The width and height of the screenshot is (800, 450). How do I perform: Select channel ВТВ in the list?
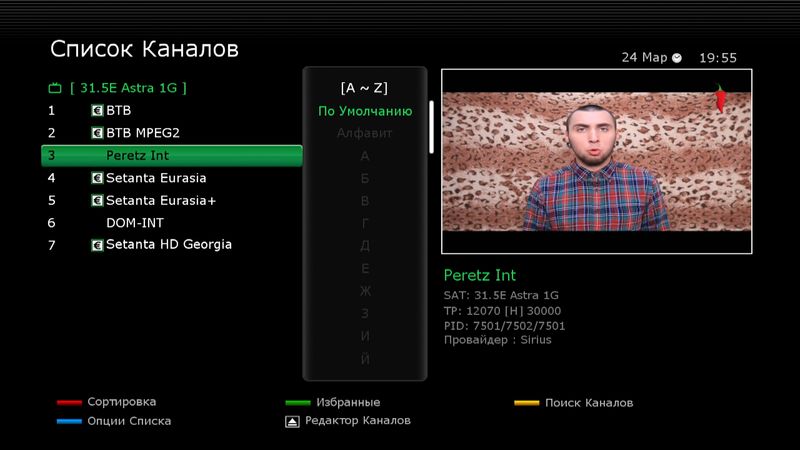(118, 110)
